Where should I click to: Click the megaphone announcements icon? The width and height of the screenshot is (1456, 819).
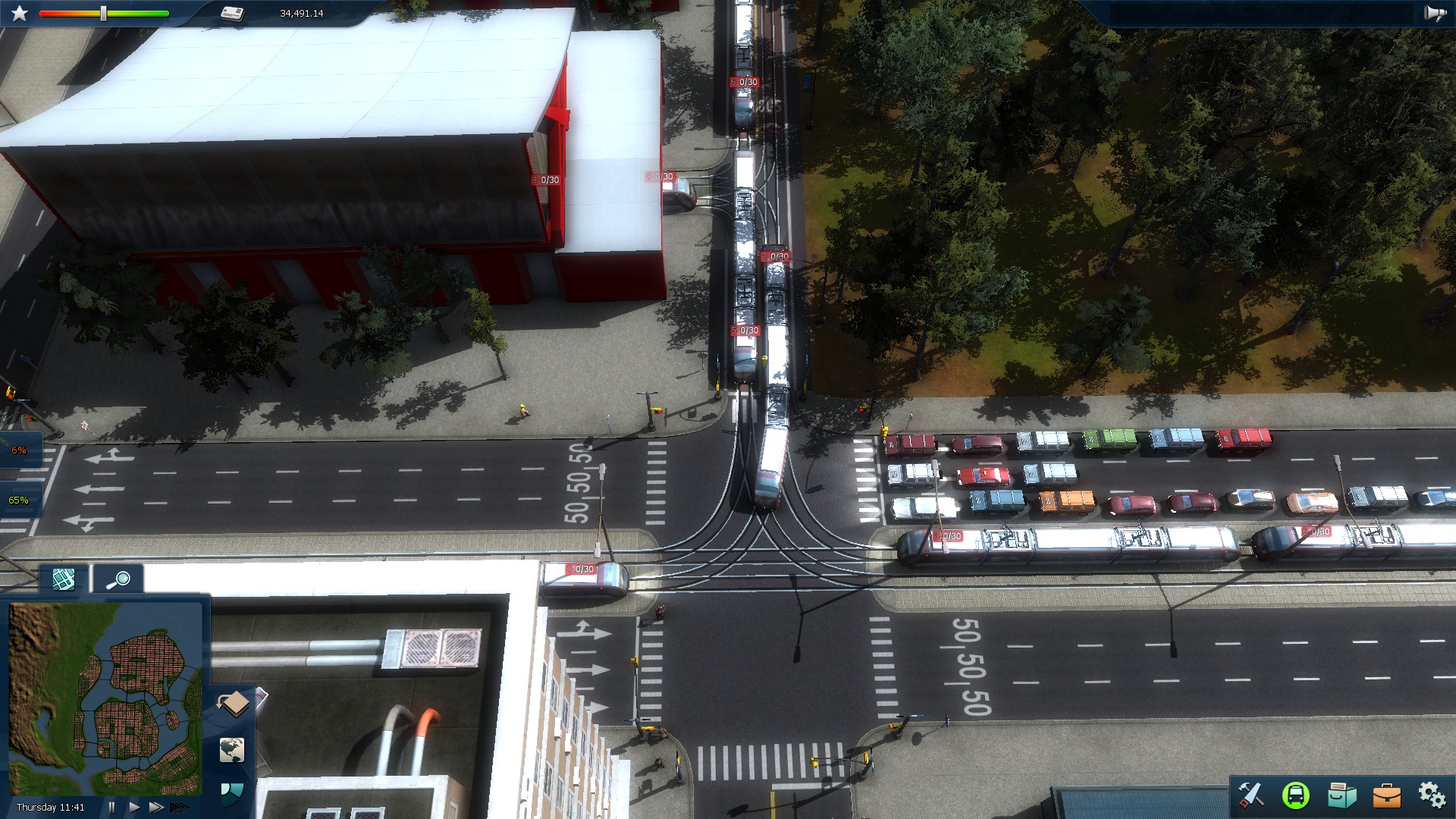(x=1435, y=14)
